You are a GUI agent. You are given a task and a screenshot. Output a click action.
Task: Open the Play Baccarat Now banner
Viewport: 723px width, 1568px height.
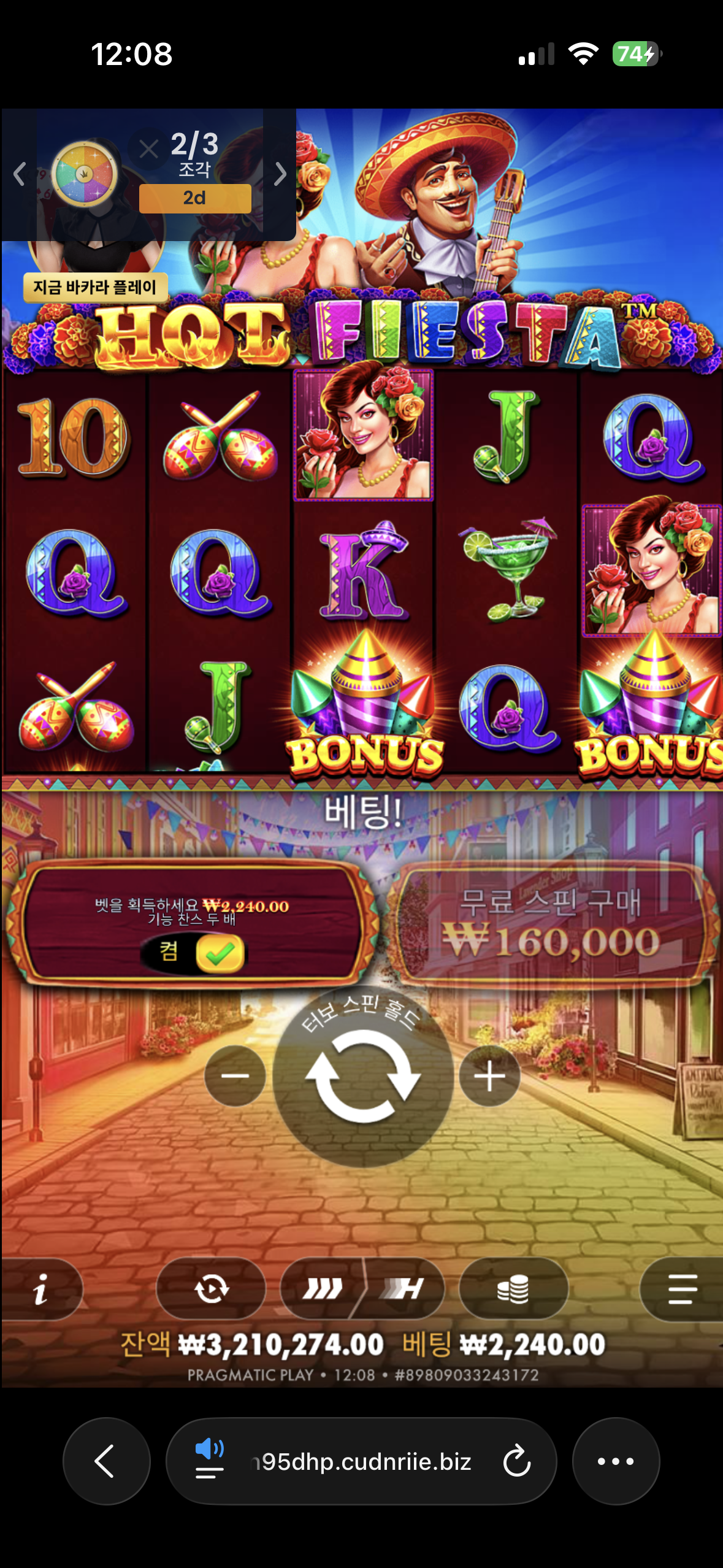[x=95, y=287]
